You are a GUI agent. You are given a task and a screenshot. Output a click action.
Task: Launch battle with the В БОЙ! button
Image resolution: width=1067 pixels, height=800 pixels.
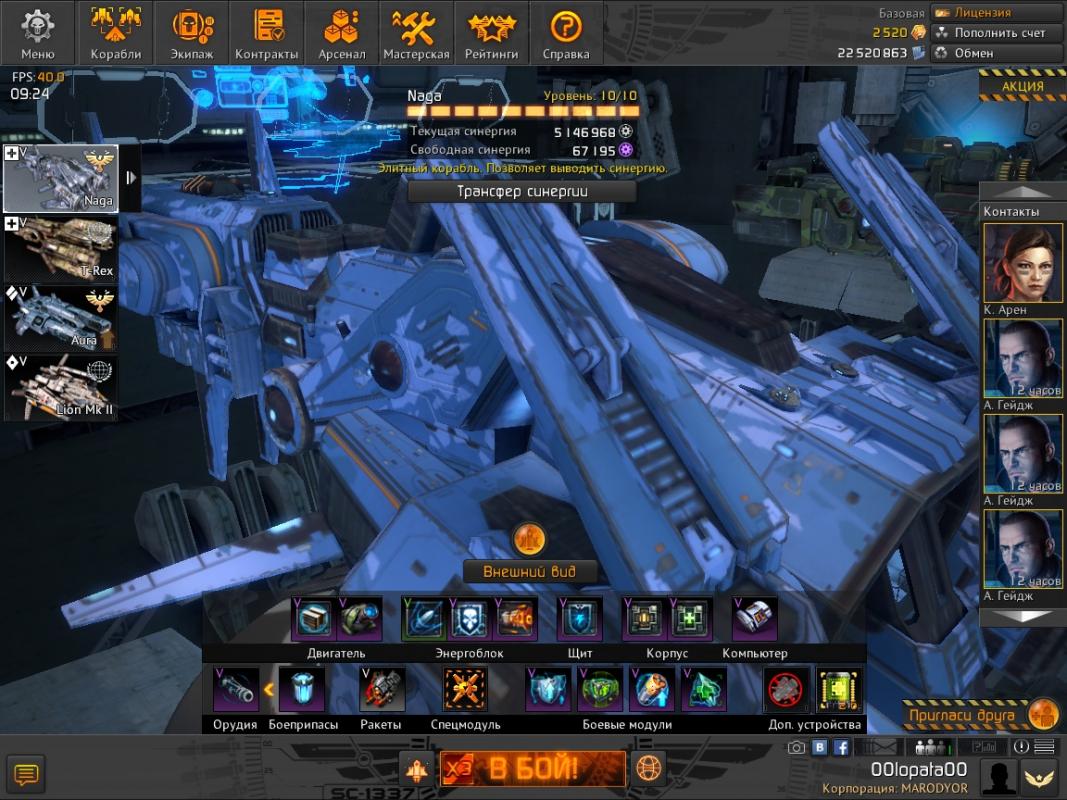pyautogui.click(x=533, y=769)
